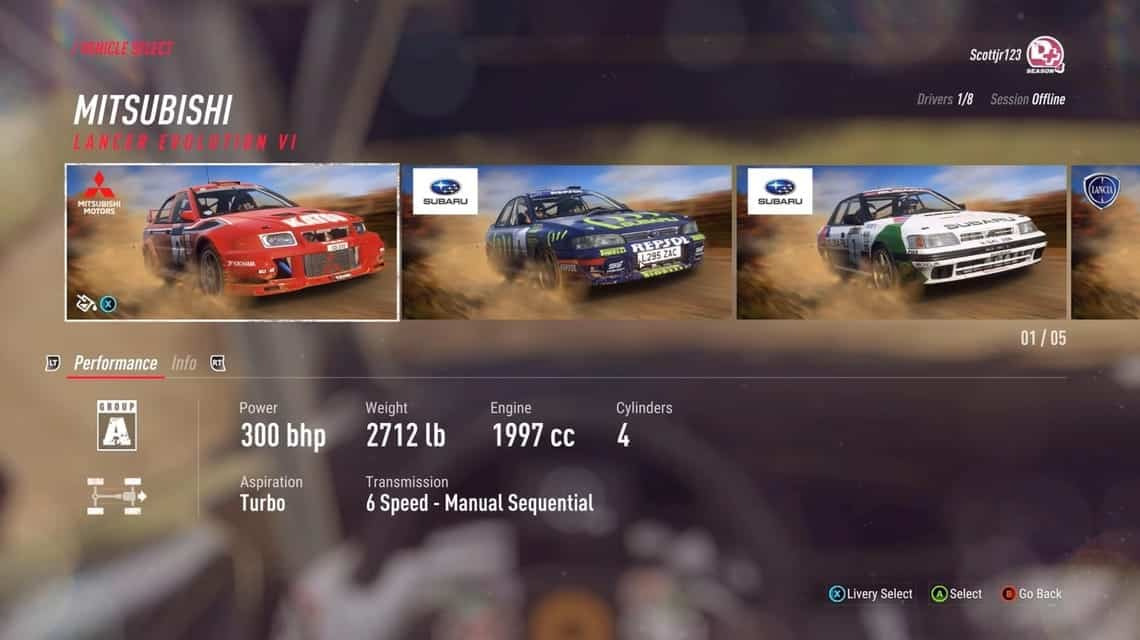Select the partially visible Lancia car card

1105,242
